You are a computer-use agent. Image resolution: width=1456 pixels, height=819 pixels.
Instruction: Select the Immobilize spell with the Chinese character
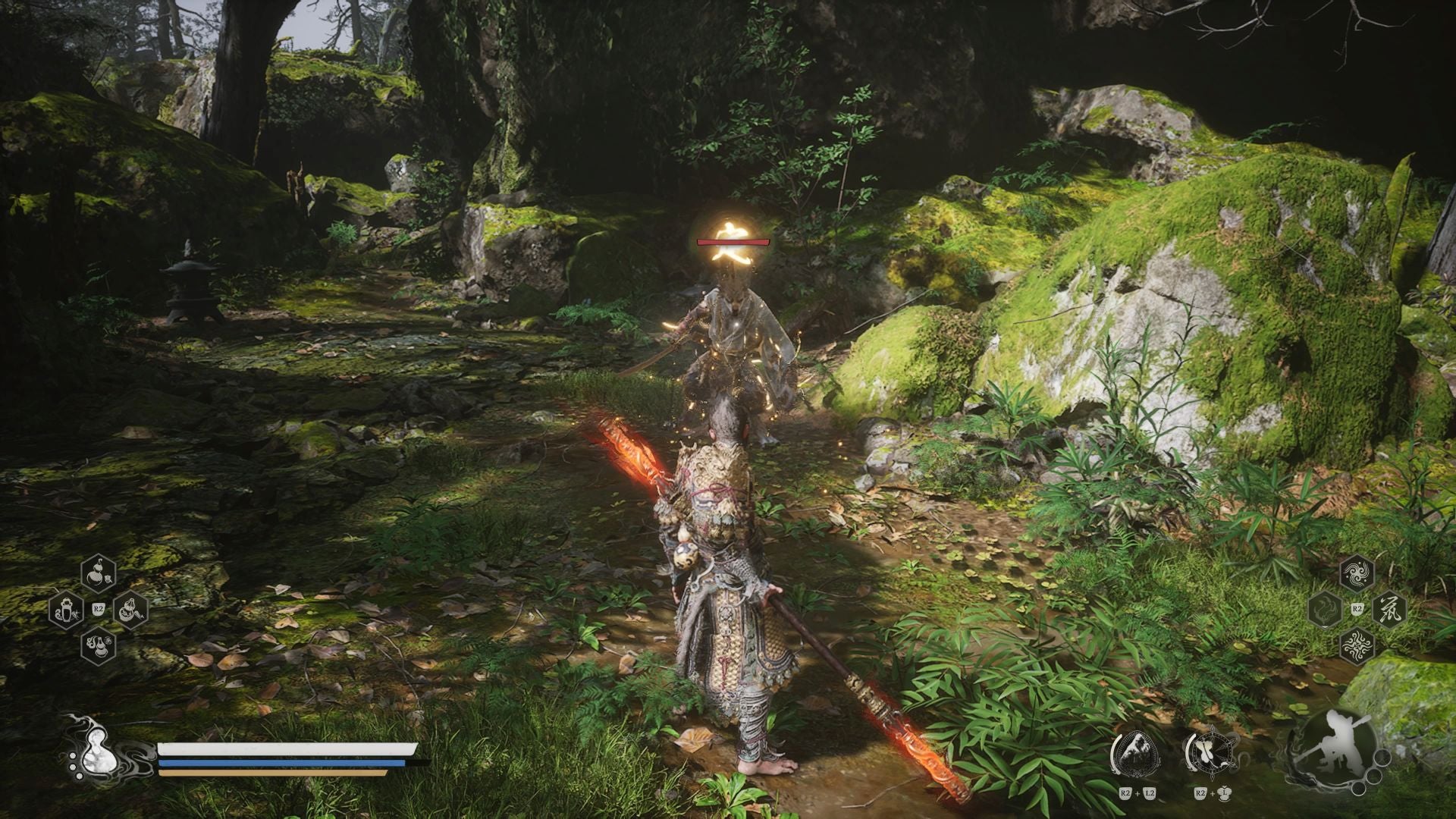pyautogui.click(x=1390, y=610)
